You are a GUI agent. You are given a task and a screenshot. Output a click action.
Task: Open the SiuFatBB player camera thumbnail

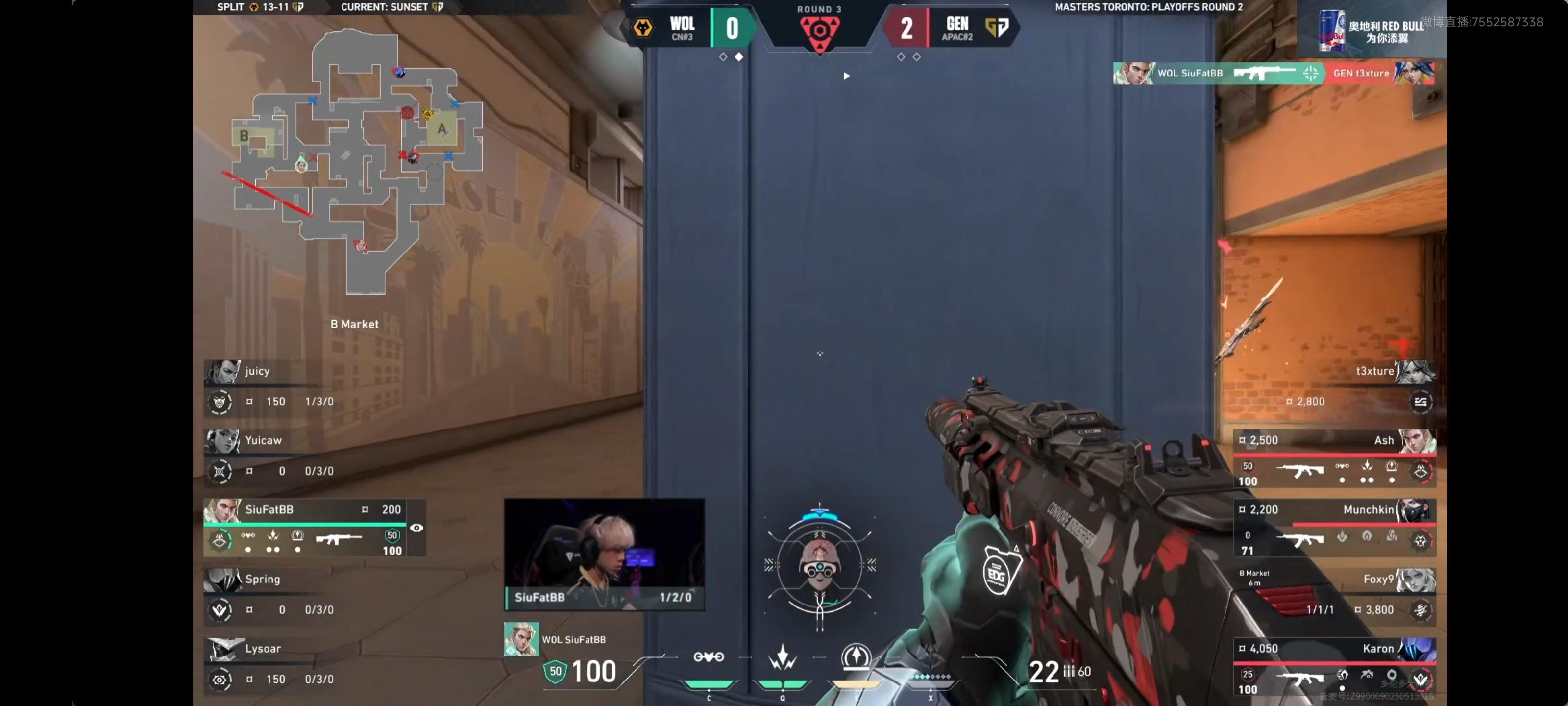tap(604, 554)
